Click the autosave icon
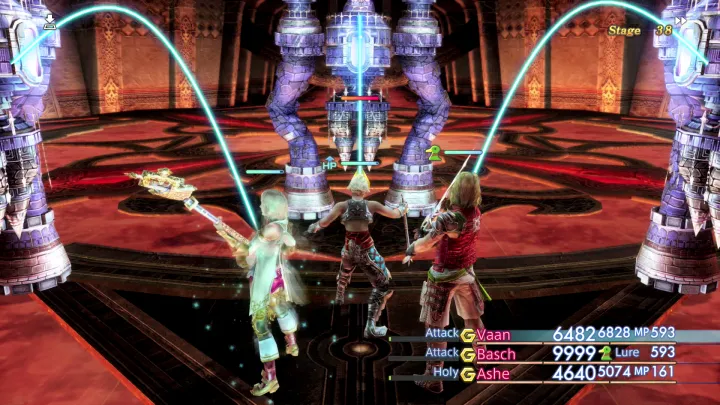 click(49, 21)
